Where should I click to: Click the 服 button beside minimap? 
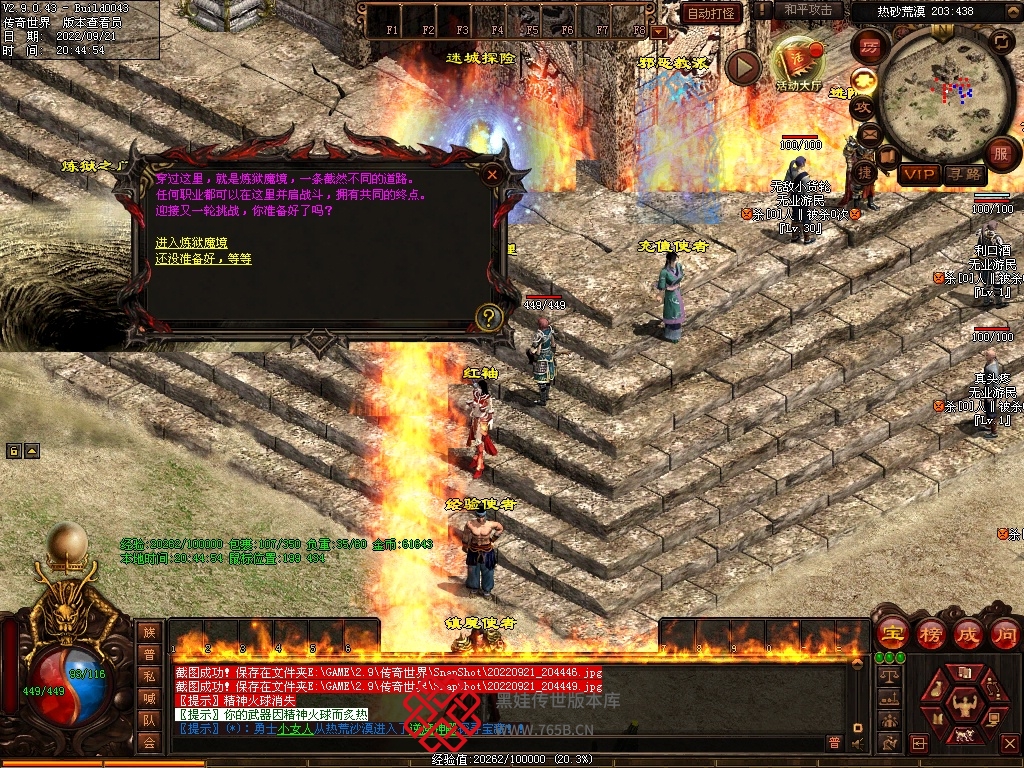(x=1001, y=153)
